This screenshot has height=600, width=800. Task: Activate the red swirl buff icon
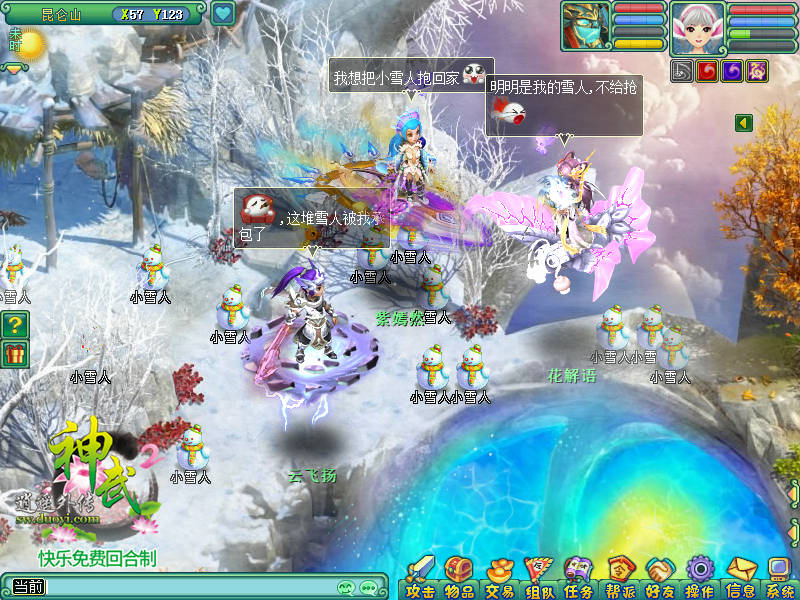tap(706, 71)
